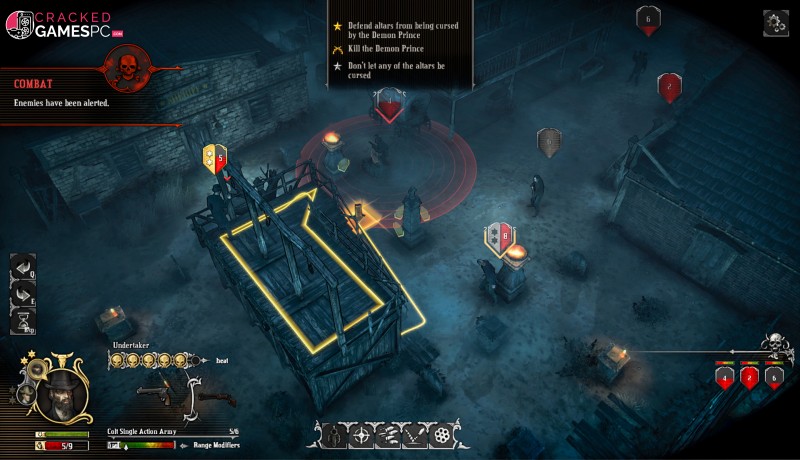This screenshot has height=460, width=800.
Task: Select the Colt revolver weapon
Action: 150,389
